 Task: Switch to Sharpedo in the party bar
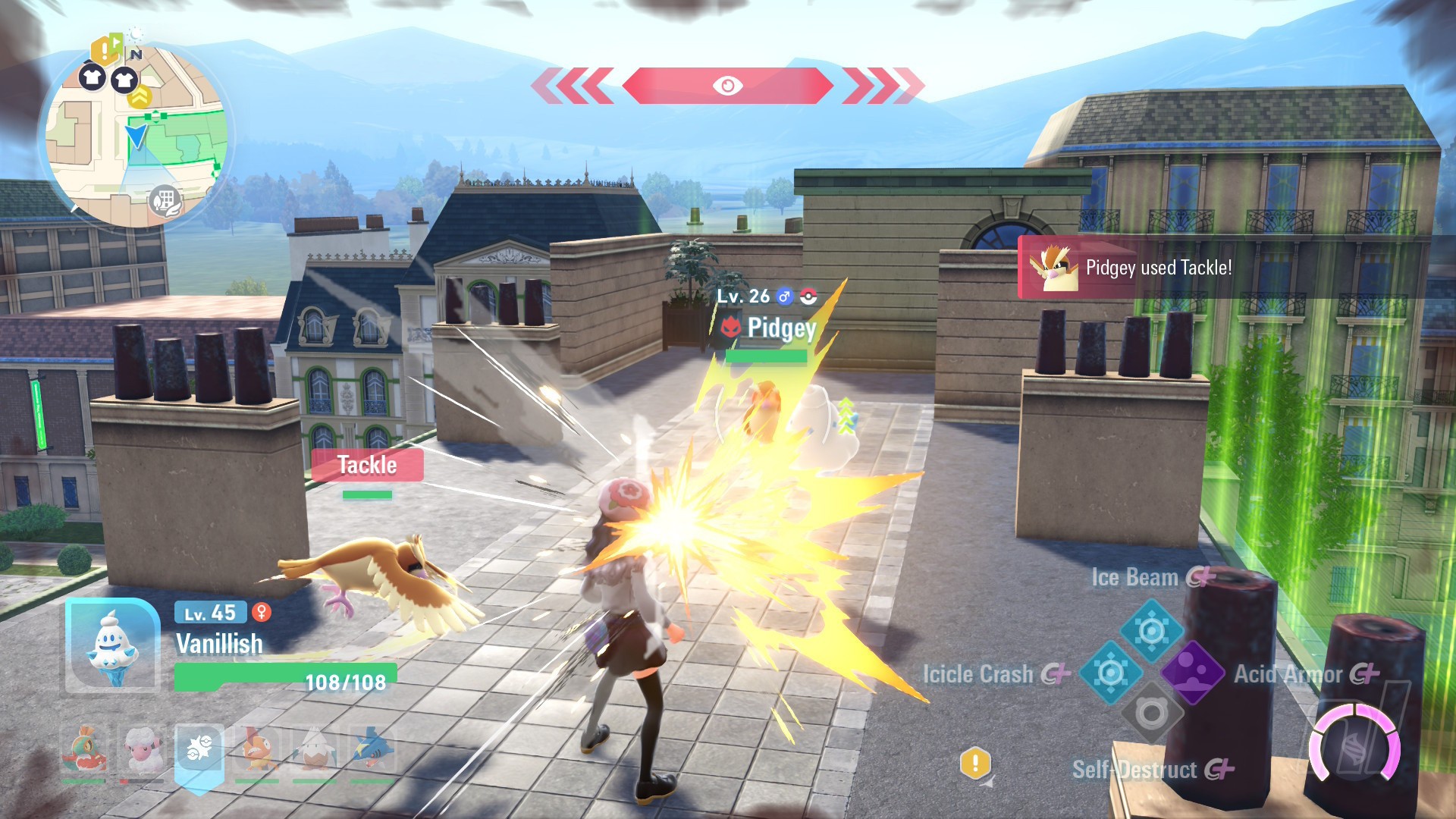[x=372, y=749]
